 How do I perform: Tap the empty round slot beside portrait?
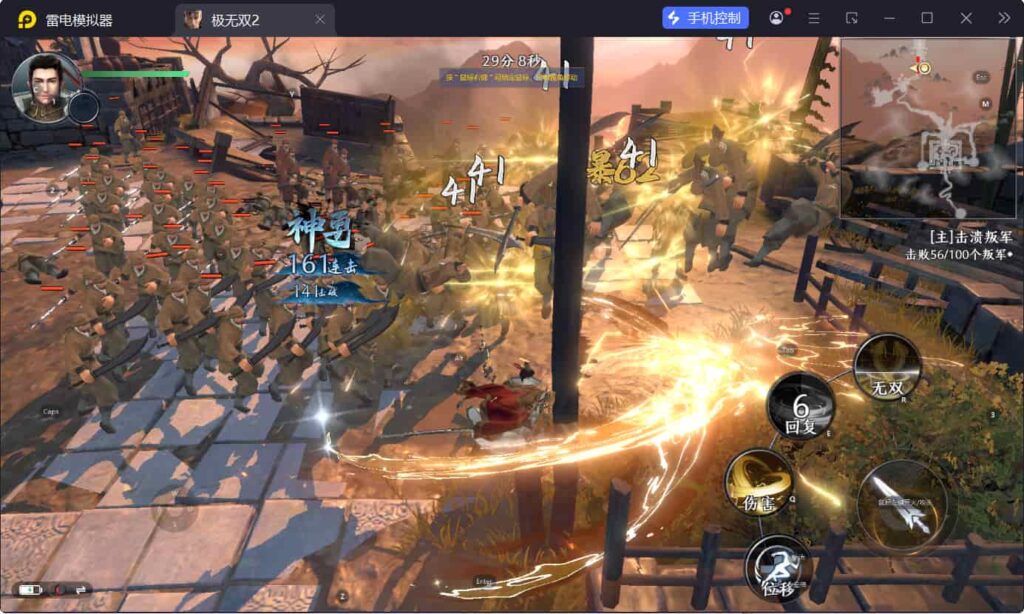[x=83, y=105]
